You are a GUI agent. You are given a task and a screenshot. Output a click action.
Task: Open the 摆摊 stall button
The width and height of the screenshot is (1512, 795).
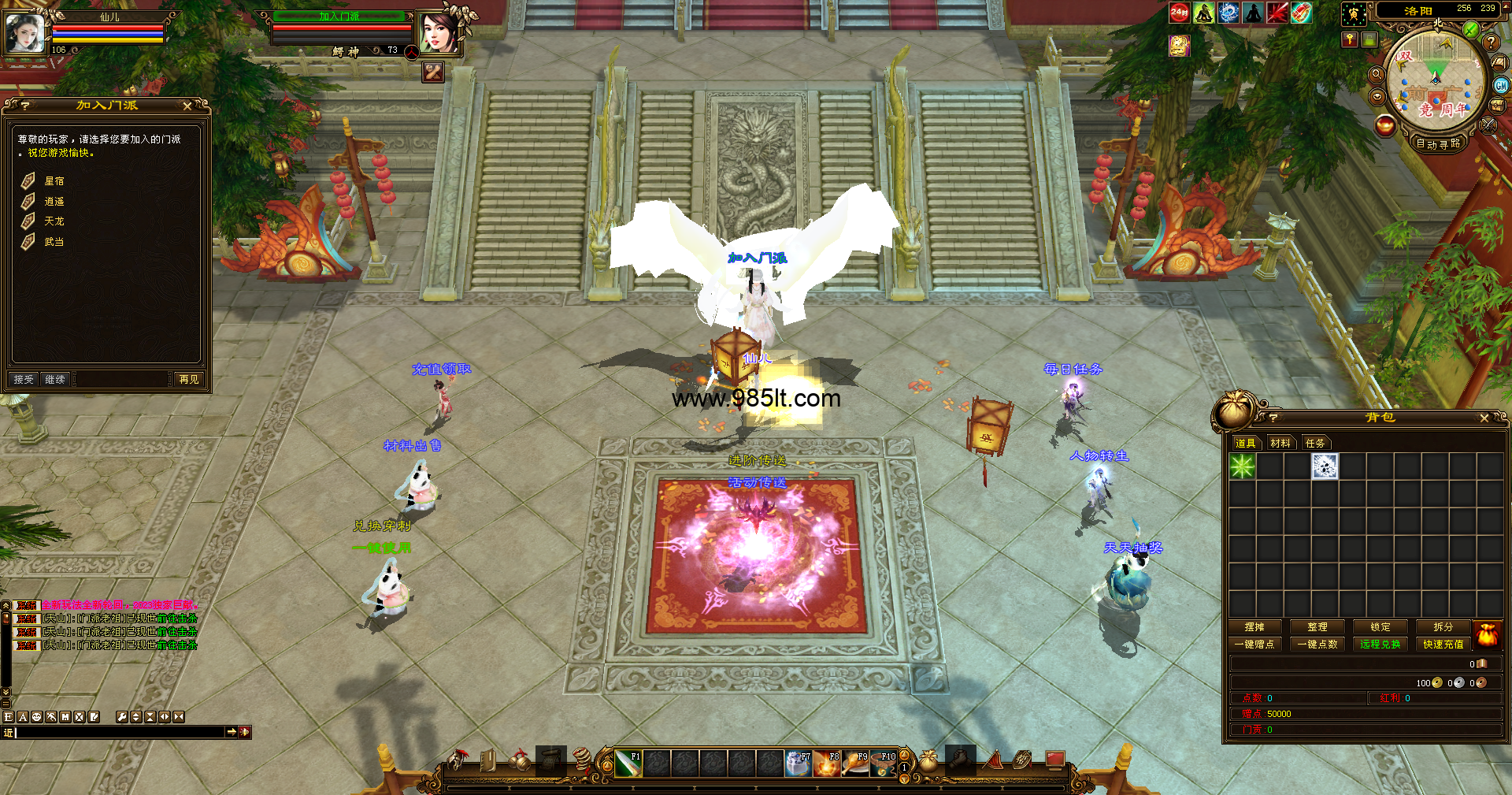click(1254, 627)
